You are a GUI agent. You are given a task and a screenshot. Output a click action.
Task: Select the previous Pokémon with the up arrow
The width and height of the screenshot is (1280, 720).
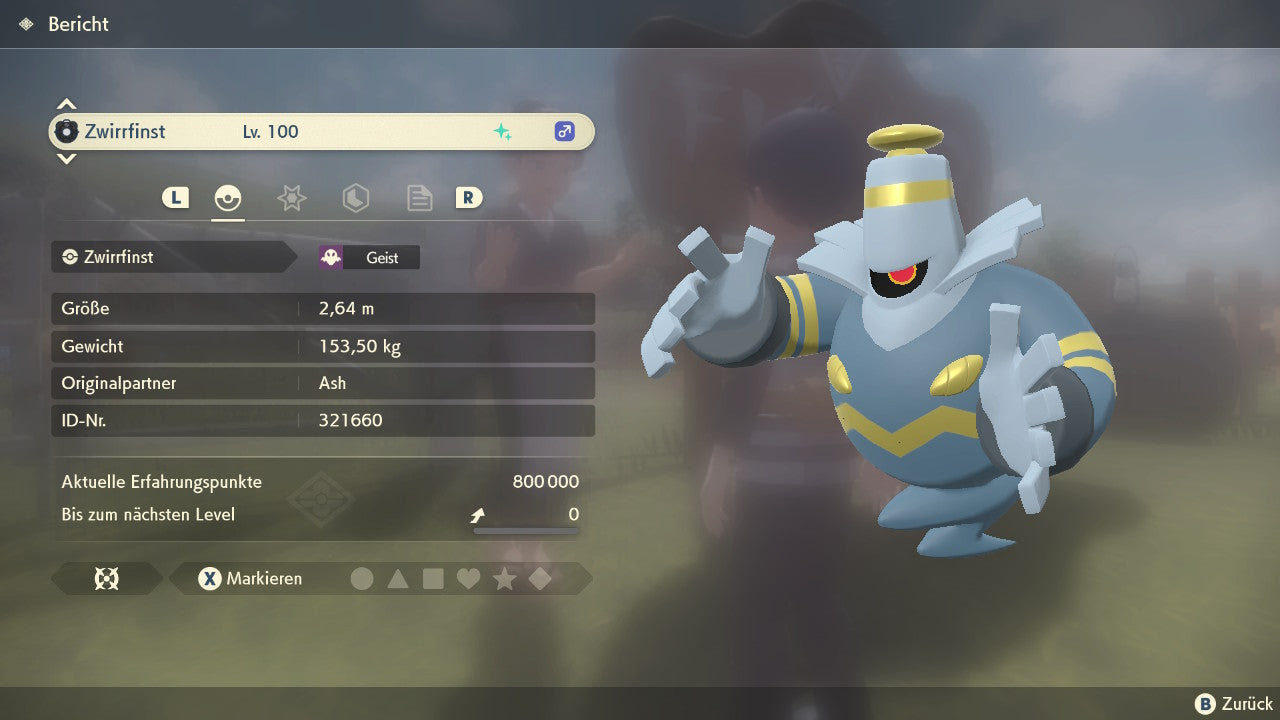(66, 104)
